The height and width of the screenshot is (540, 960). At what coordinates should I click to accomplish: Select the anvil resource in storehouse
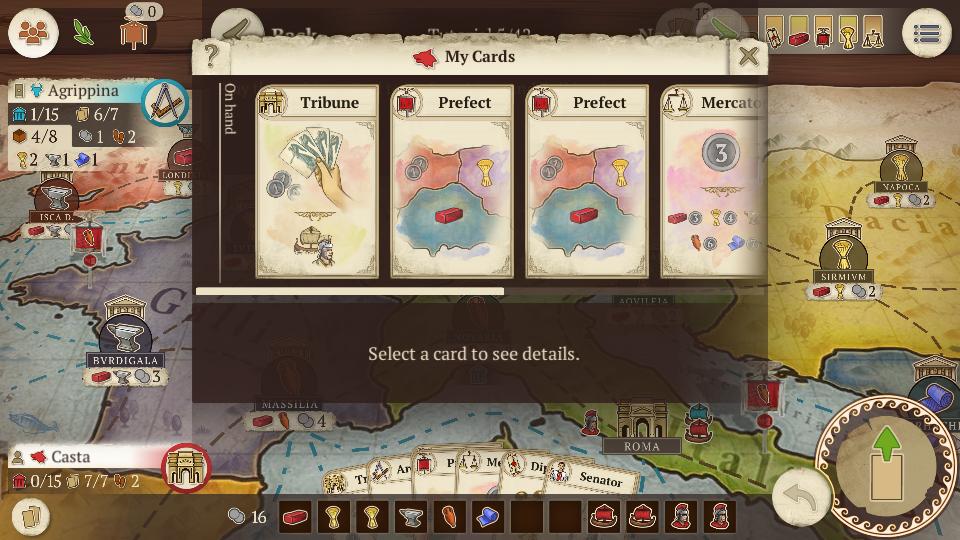(x=410, y=517)
